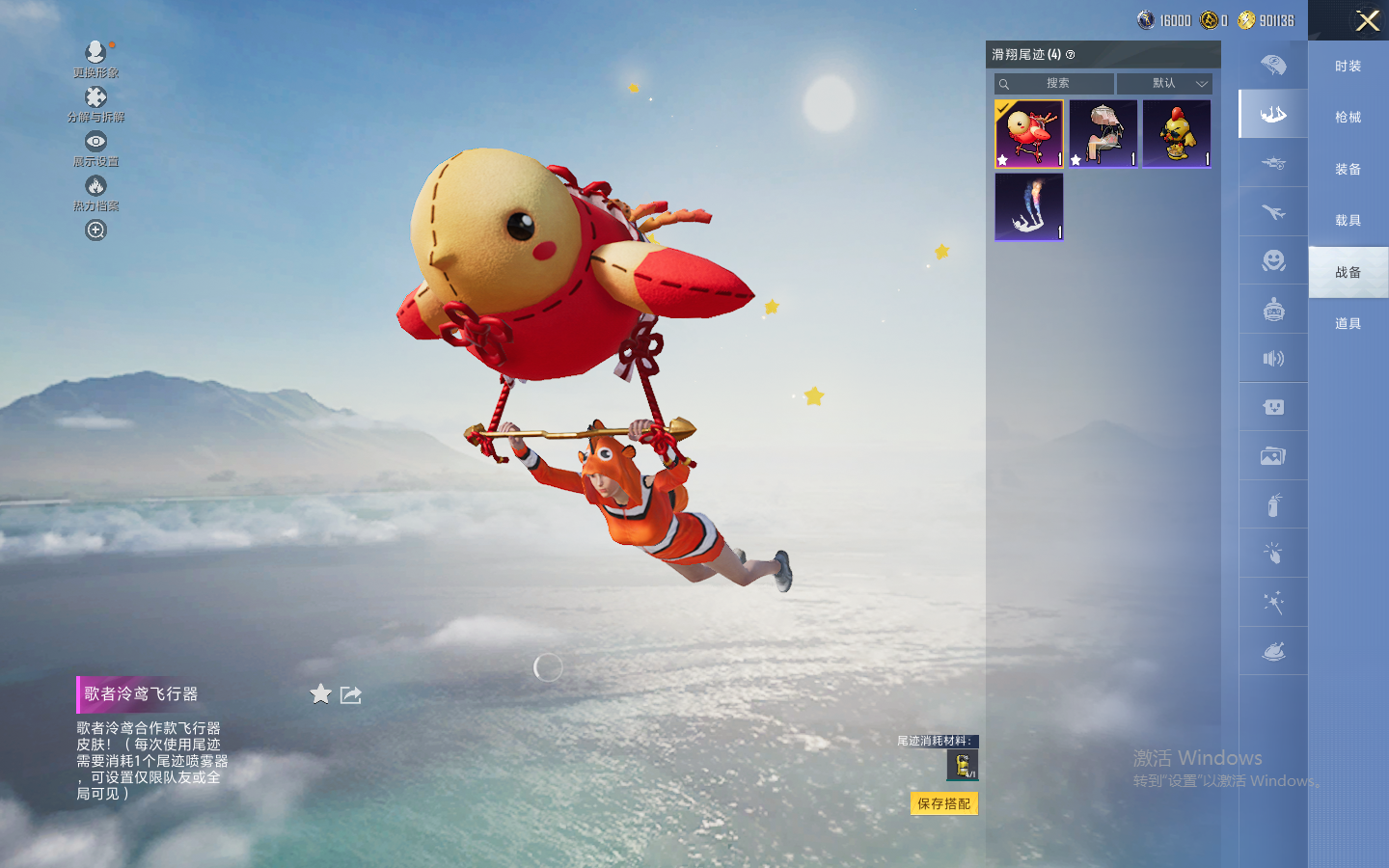This screenshot has height=868, width=1389.
Task: Choose the yellow chick glider item
Action: tap(1177, 134)
